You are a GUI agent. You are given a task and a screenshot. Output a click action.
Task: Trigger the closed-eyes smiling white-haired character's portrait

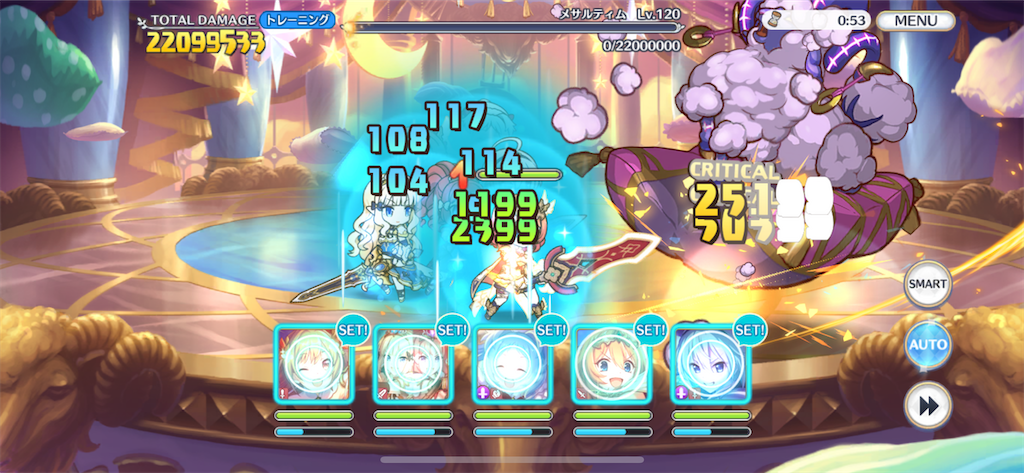(511, 364)
